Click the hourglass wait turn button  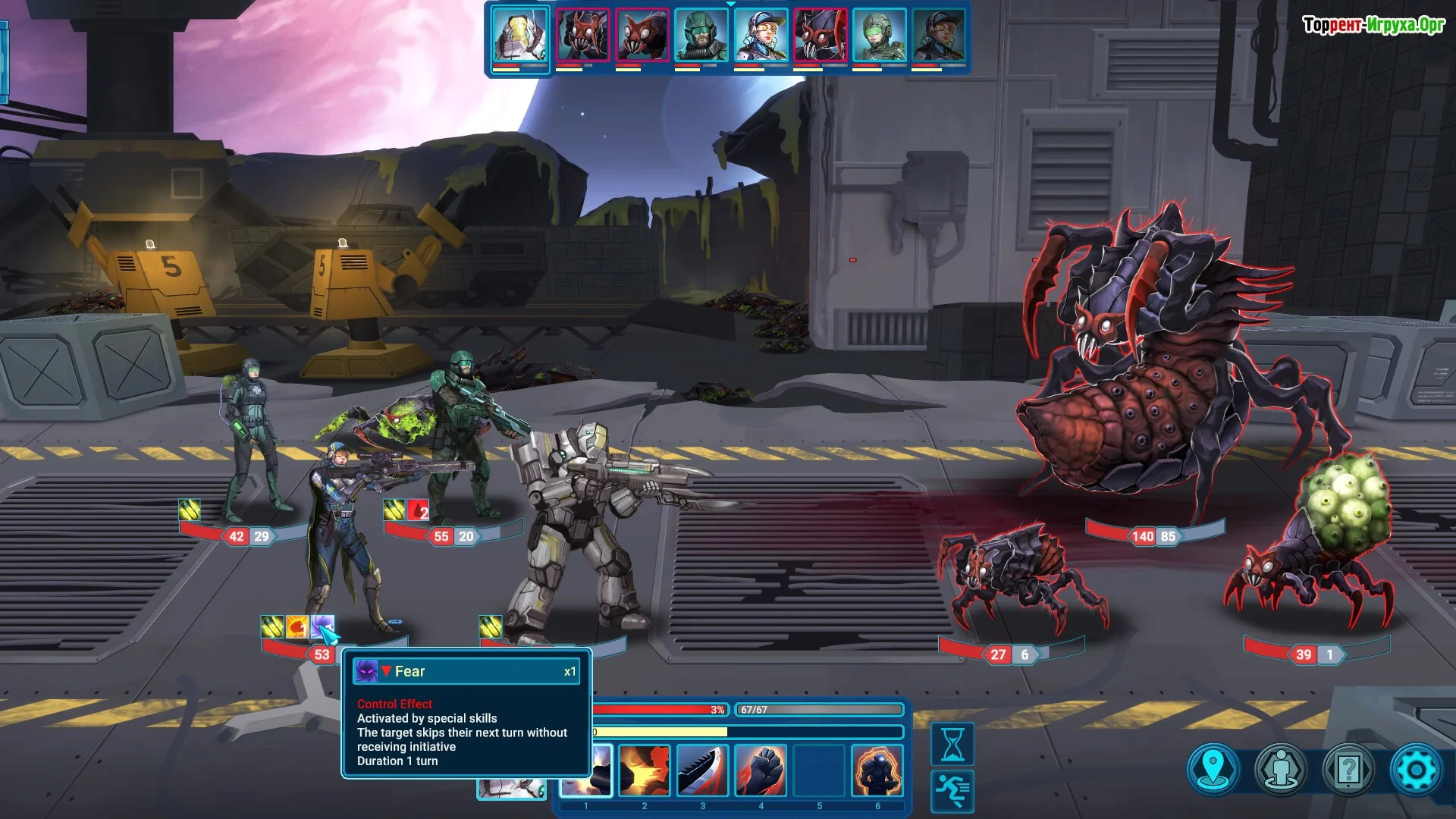(x=952, y=743)
